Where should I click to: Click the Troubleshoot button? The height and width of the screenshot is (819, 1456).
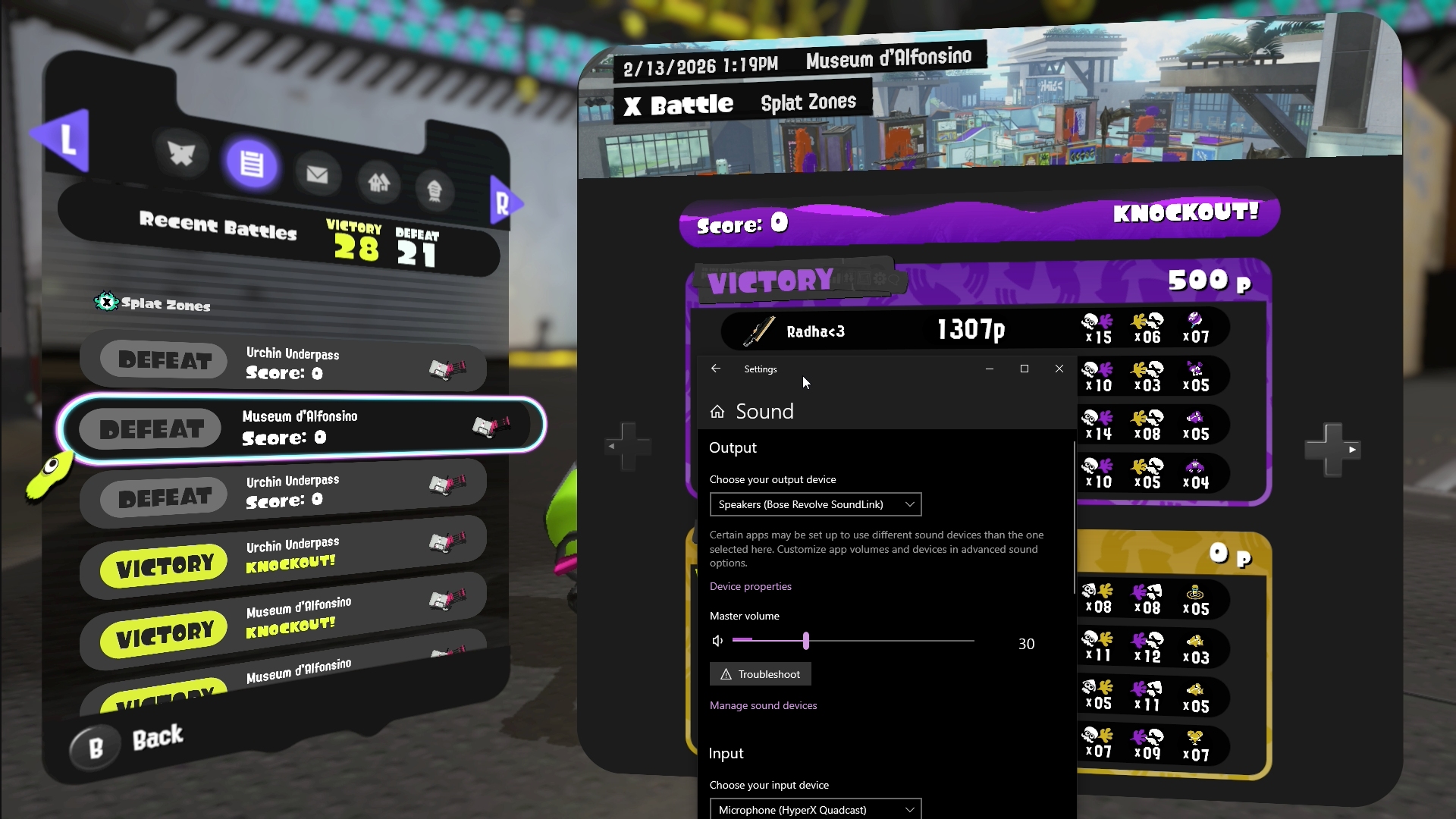pyautogui.click(x=760, y=674)
